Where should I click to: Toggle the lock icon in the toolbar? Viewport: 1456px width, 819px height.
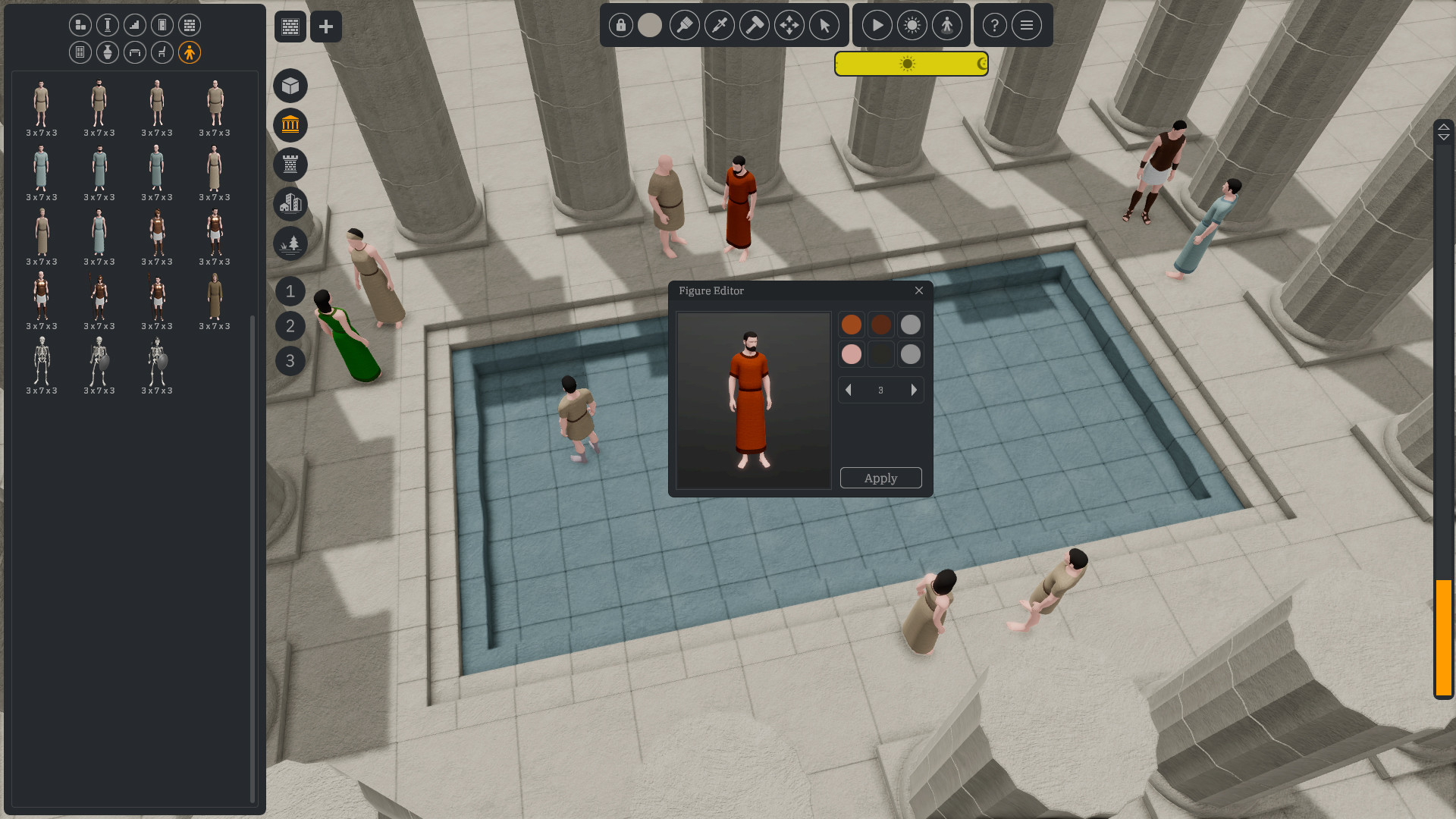[x=620, y=25]
